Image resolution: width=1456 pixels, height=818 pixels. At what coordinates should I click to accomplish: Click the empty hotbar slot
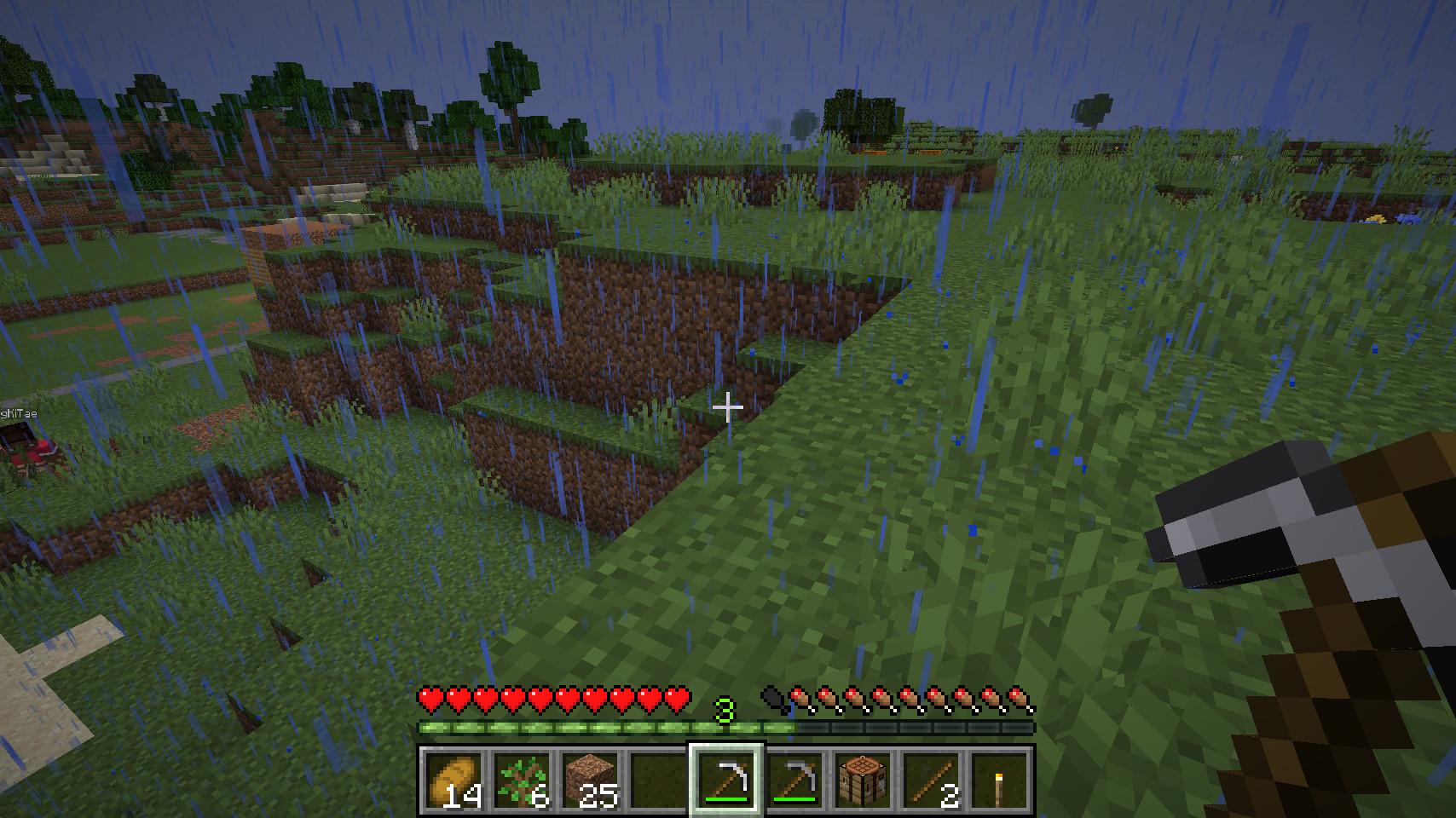coord(657,781)
